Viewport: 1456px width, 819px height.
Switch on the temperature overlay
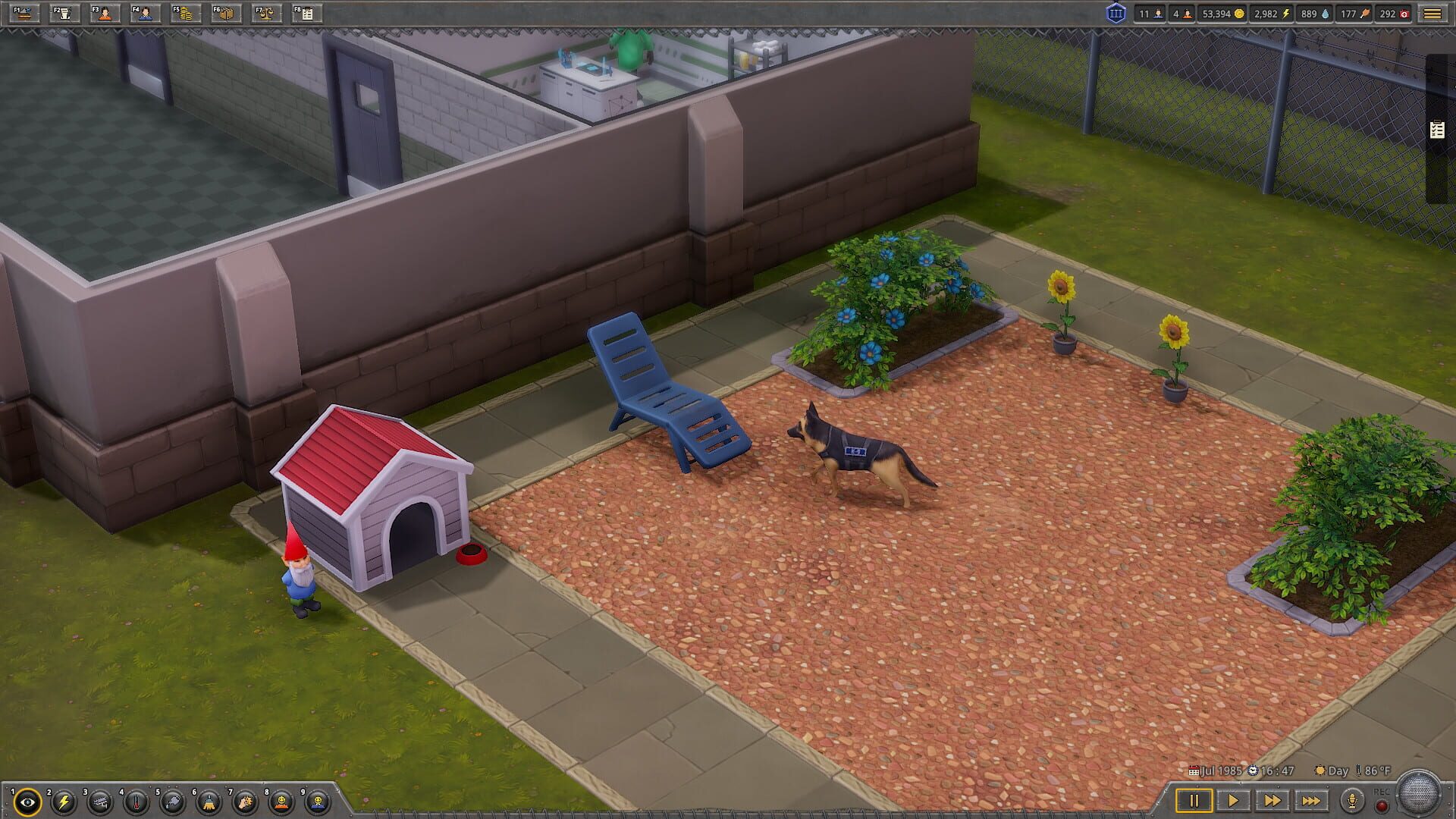coord(136,802)
